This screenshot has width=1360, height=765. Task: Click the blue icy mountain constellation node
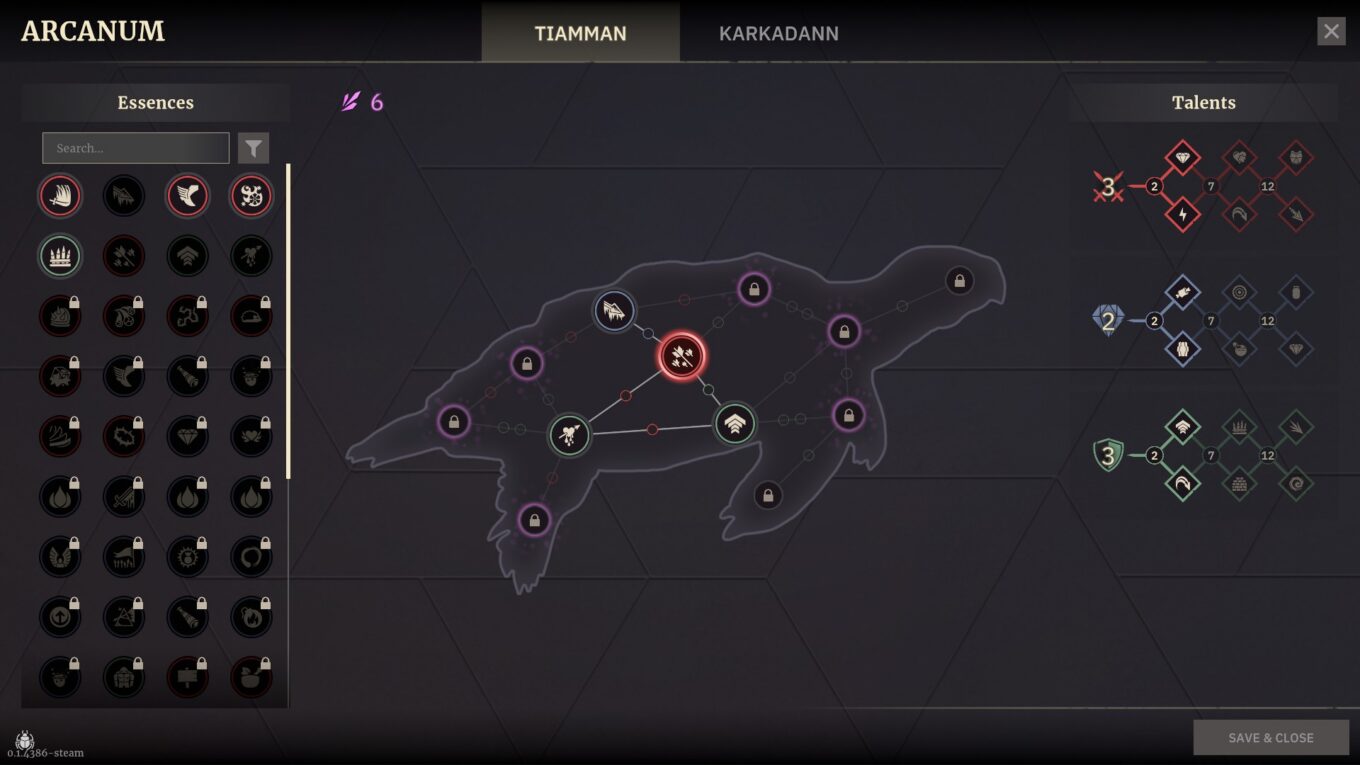(614, 311)
